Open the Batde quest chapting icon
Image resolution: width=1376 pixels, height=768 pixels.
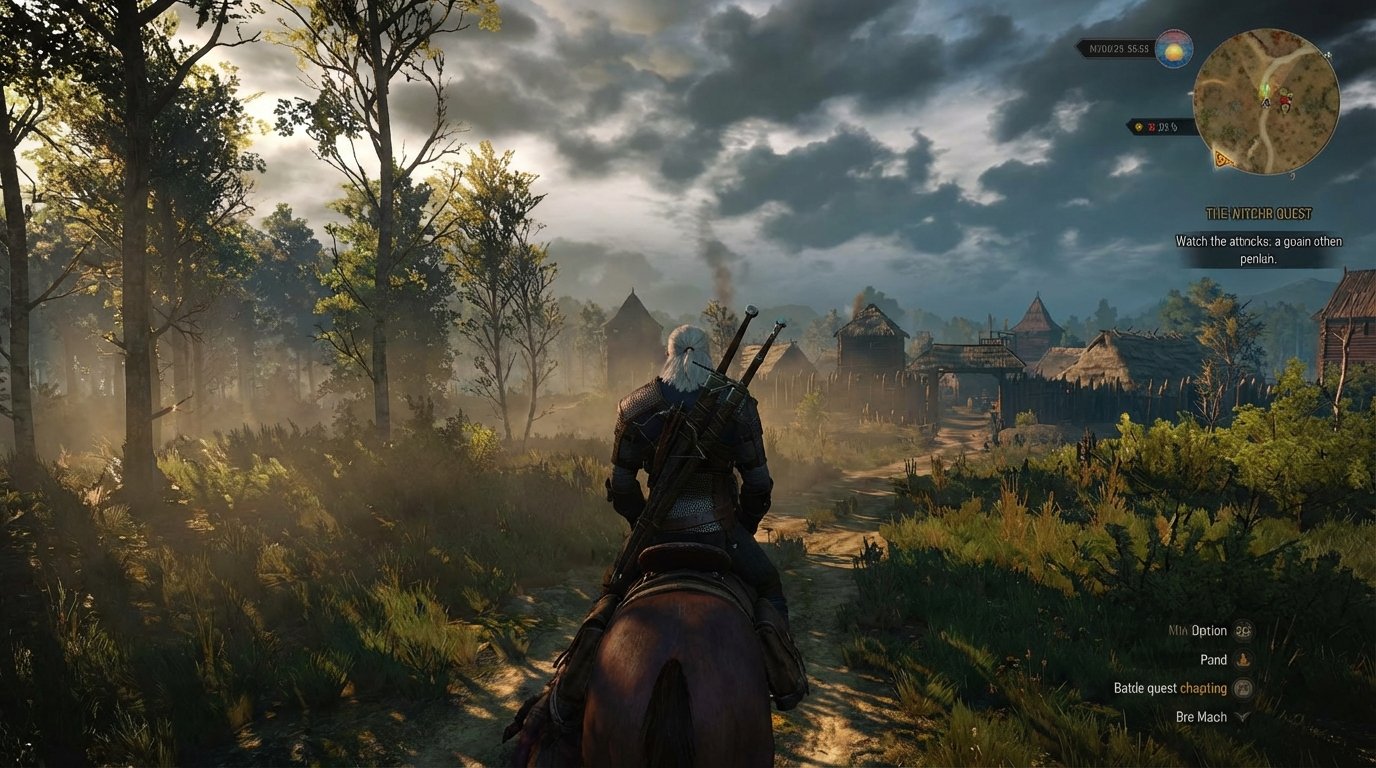click(x=1243, y=688)
